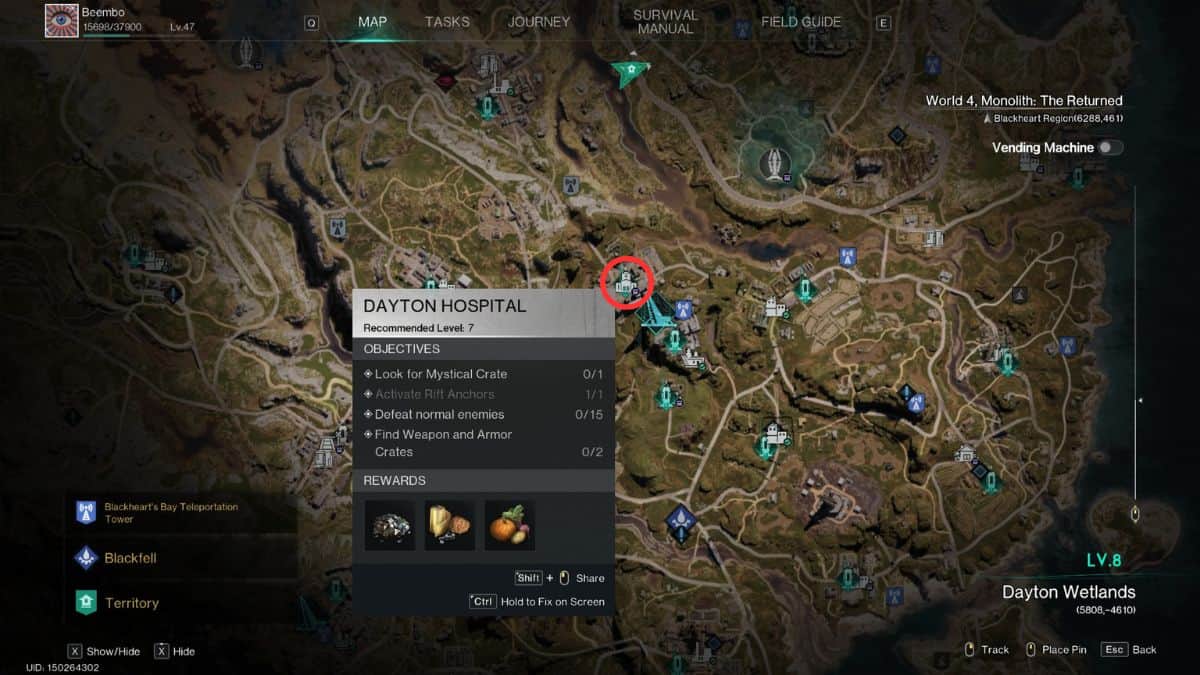Screen dimensions: 1200x675
Task: Select the Map tab
Action: pos(372,22)
